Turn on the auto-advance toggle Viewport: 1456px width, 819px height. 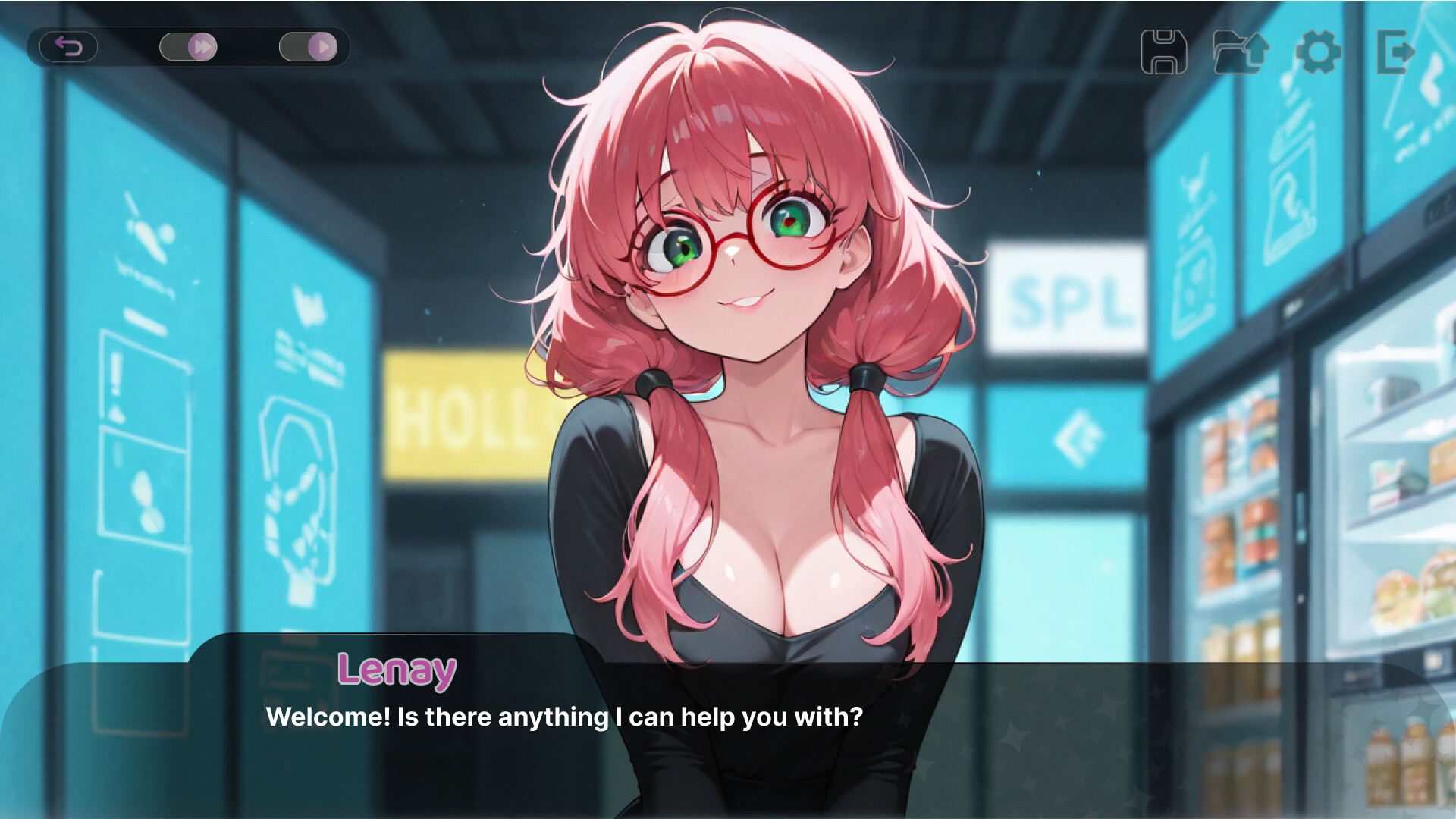[309, 47]
